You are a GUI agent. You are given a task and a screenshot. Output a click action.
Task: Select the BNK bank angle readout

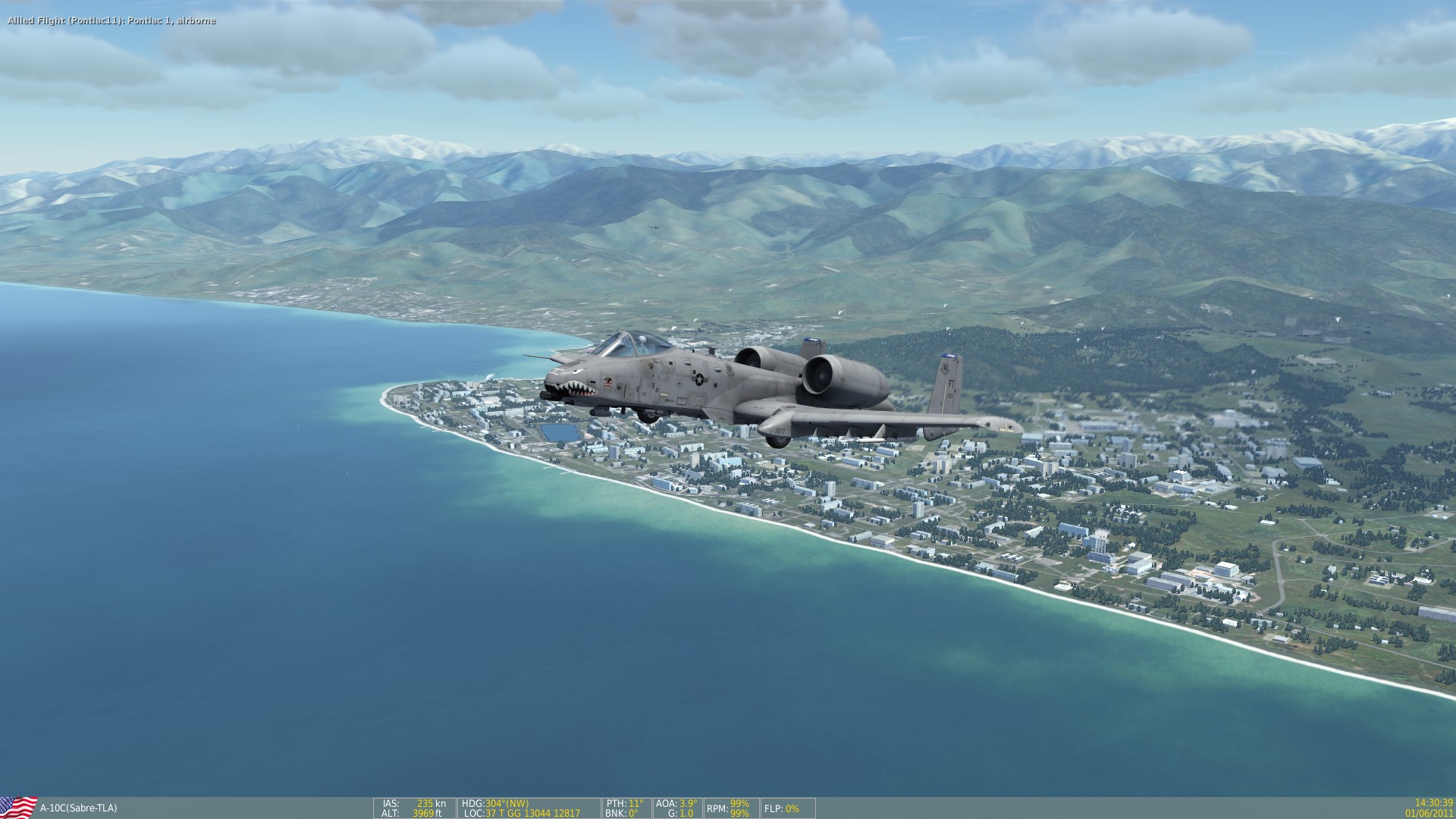pos(622,811)
